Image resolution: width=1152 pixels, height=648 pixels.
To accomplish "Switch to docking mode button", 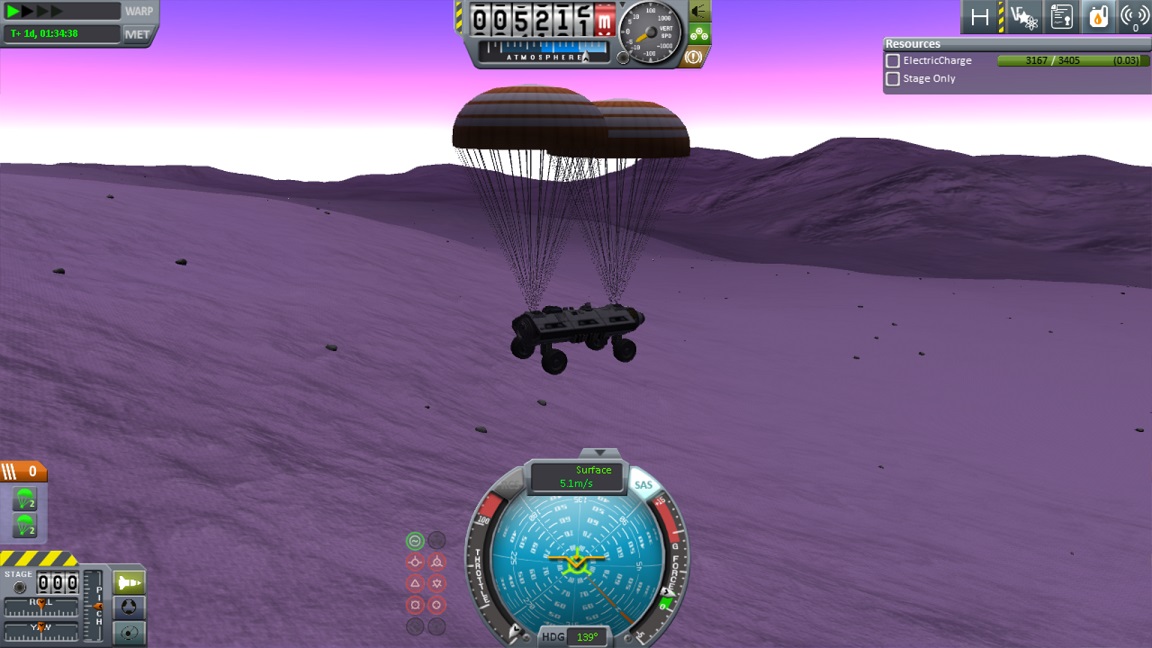I will tap(130, 607).
